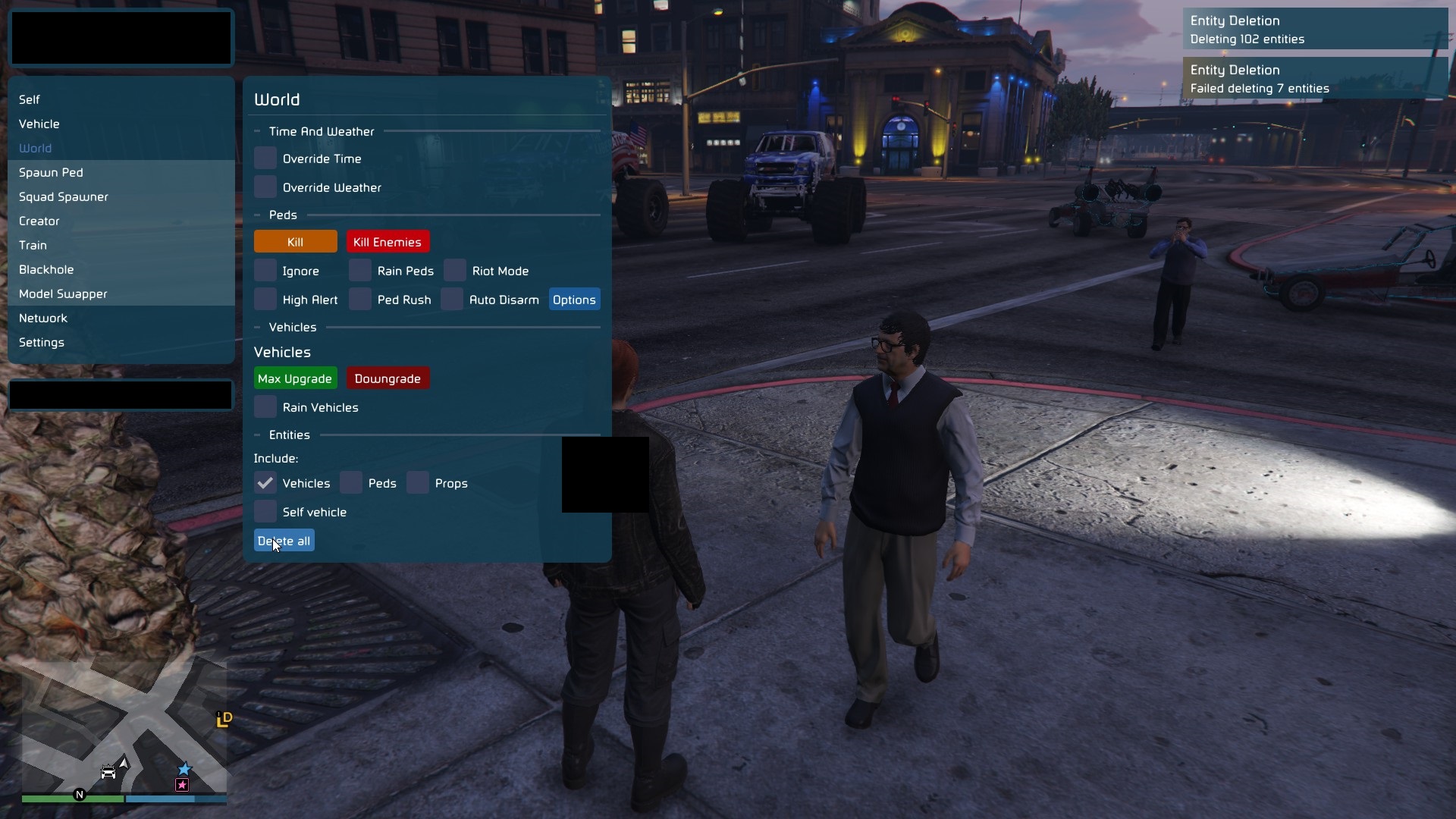Open the Model Swapper menu
Image resolution: width=1456 pixels, height=819 pixels.
coord(63,293)
